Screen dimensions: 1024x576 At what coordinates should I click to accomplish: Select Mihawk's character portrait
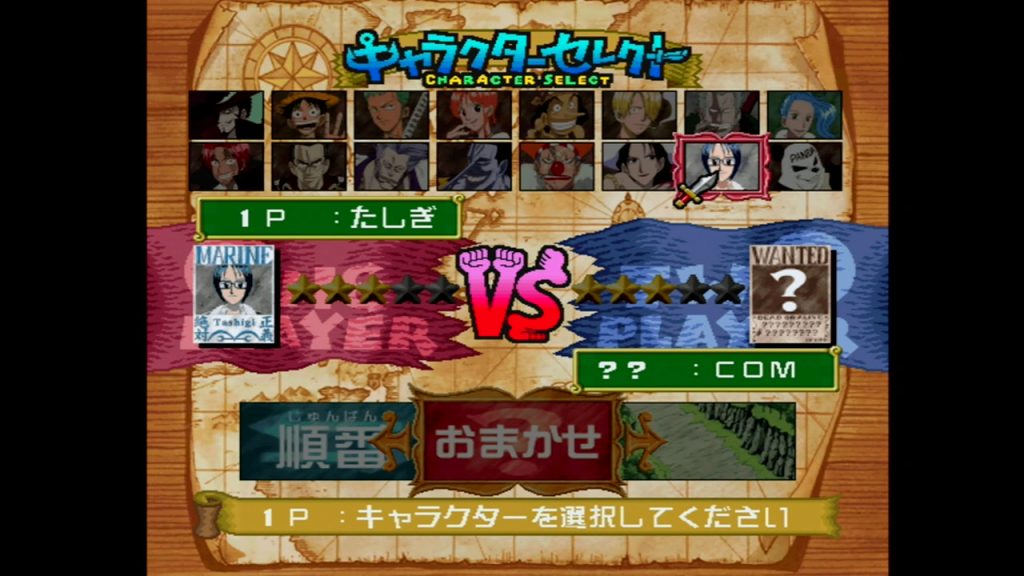tap(228, 116)
